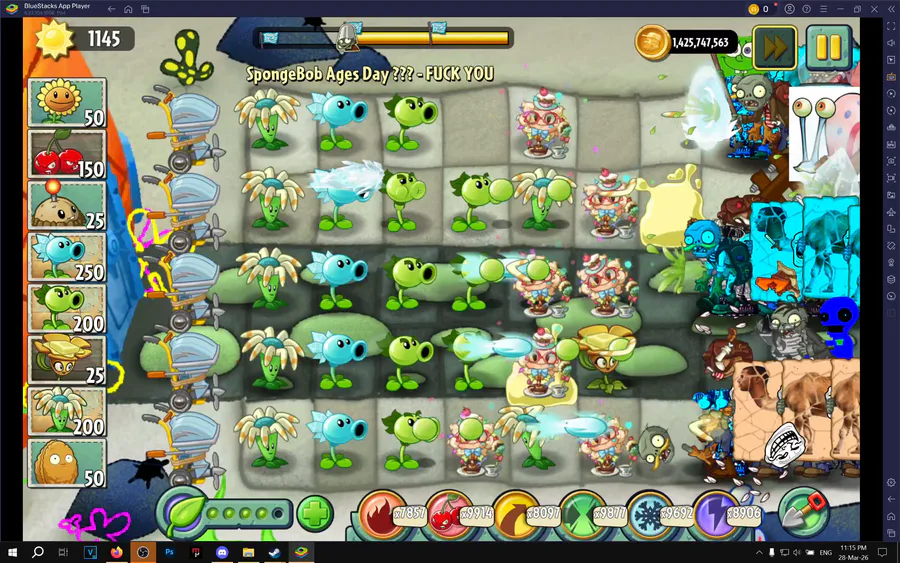Pick up the shovel tool
Viewport: 900px width, 563px height.
click(x=801, y=511)
